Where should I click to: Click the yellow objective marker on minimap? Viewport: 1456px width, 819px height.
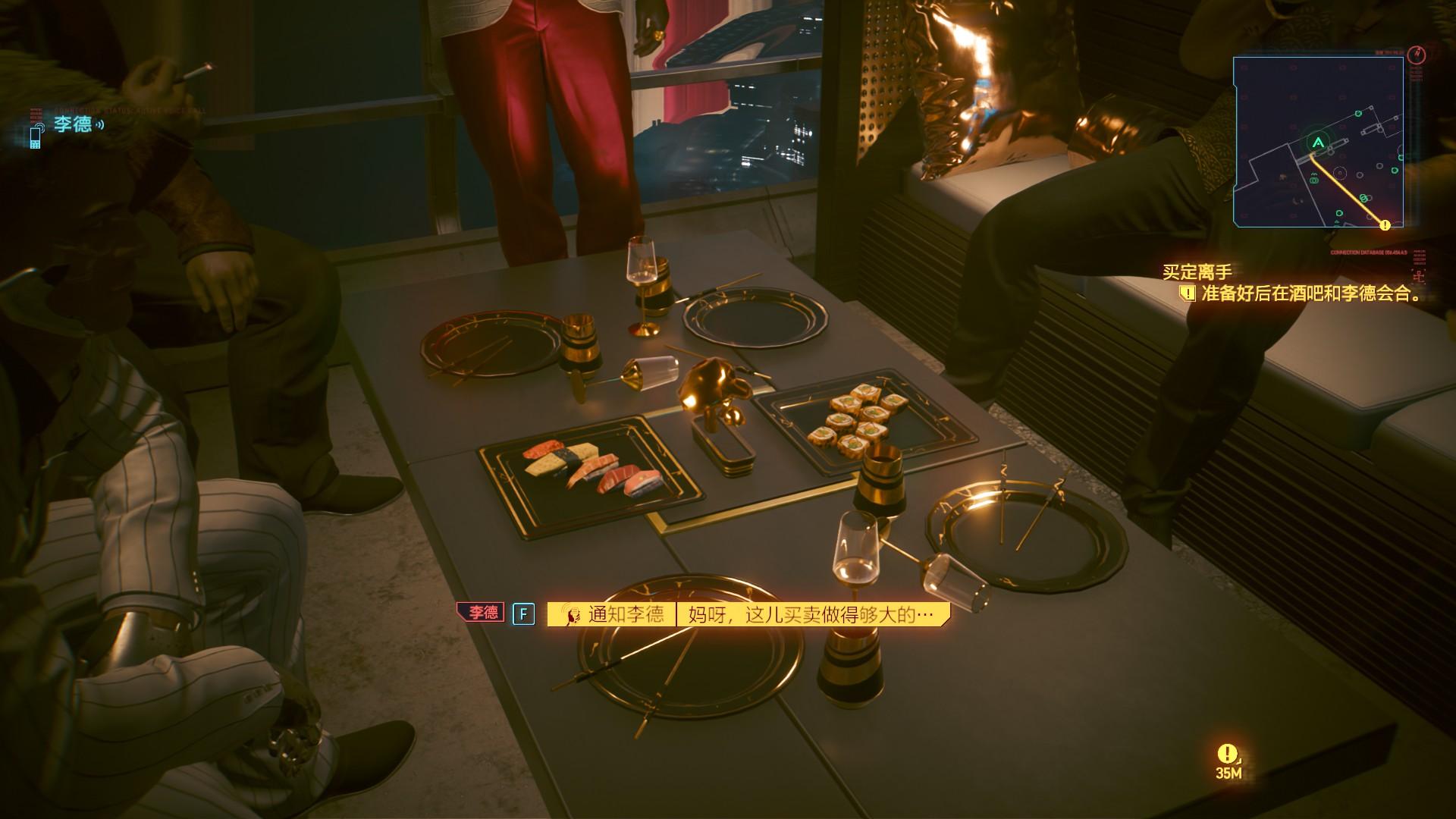(x=1385, y=224)
